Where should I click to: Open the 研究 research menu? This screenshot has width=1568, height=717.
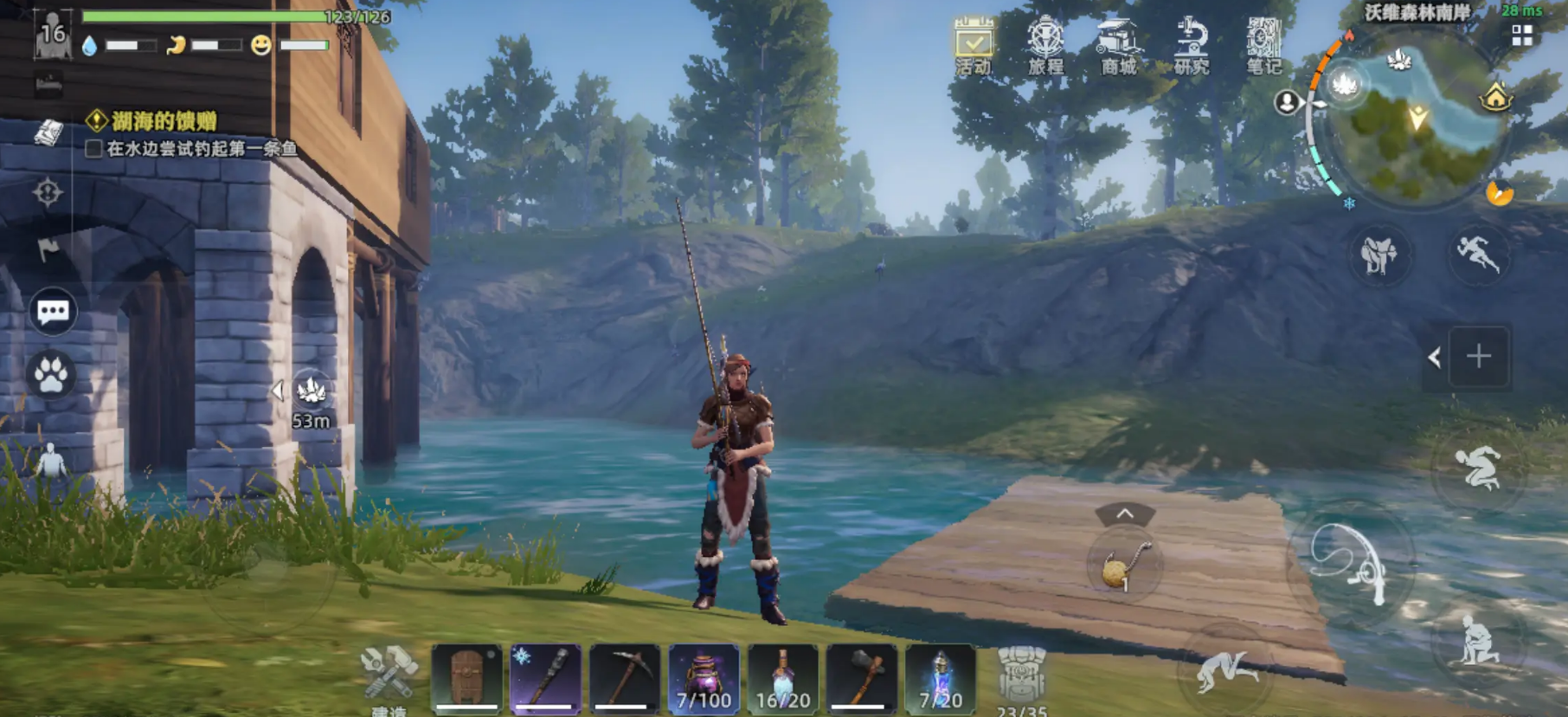click(x=1191, y=43)
